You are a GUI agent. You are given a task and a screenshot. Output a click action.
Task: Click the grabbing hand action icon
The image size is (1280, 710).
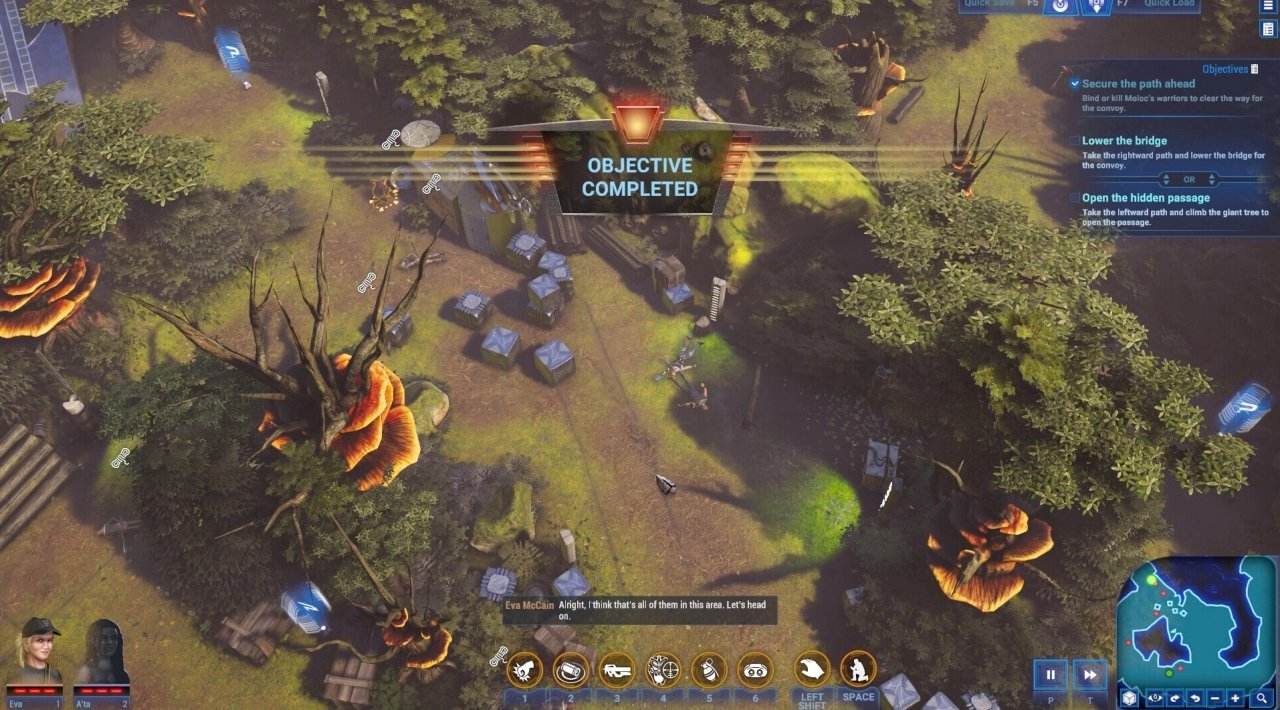[812, 669]
